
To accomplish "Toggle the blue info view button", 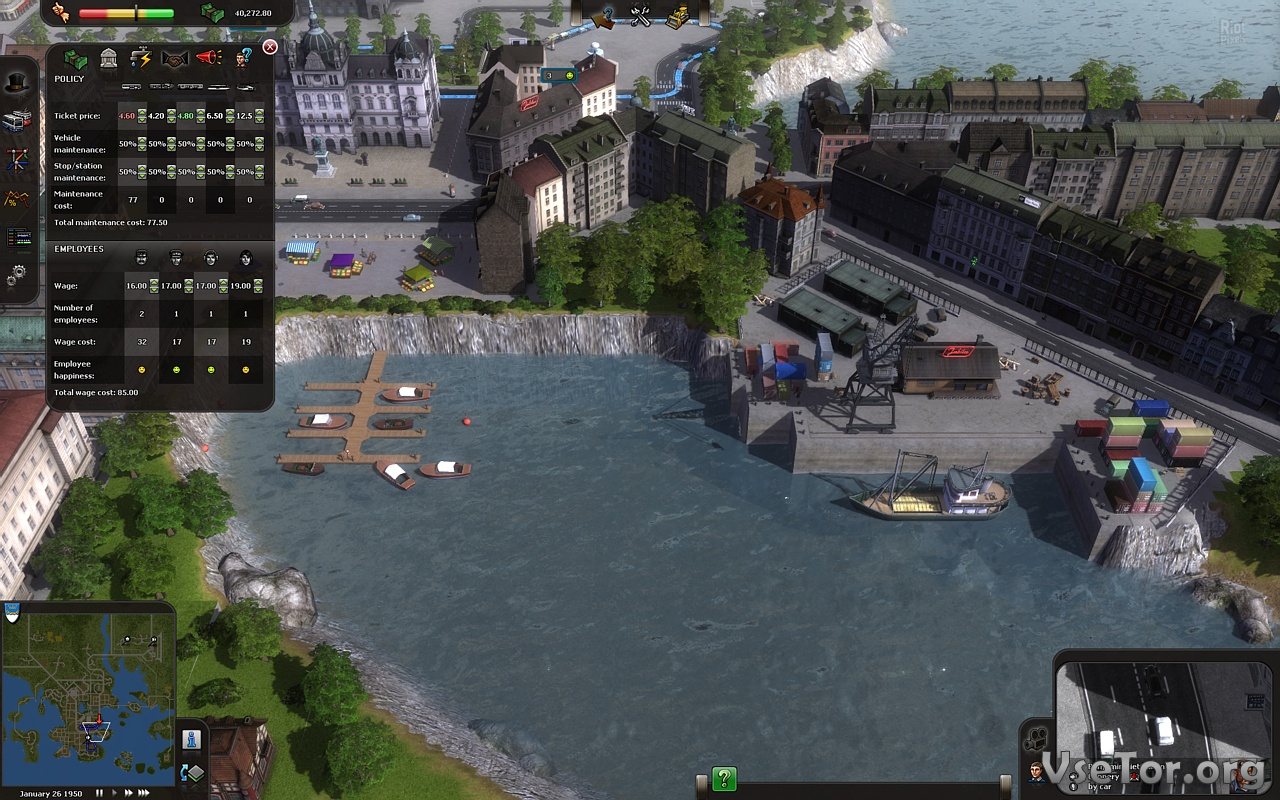I will coord(192,740).
